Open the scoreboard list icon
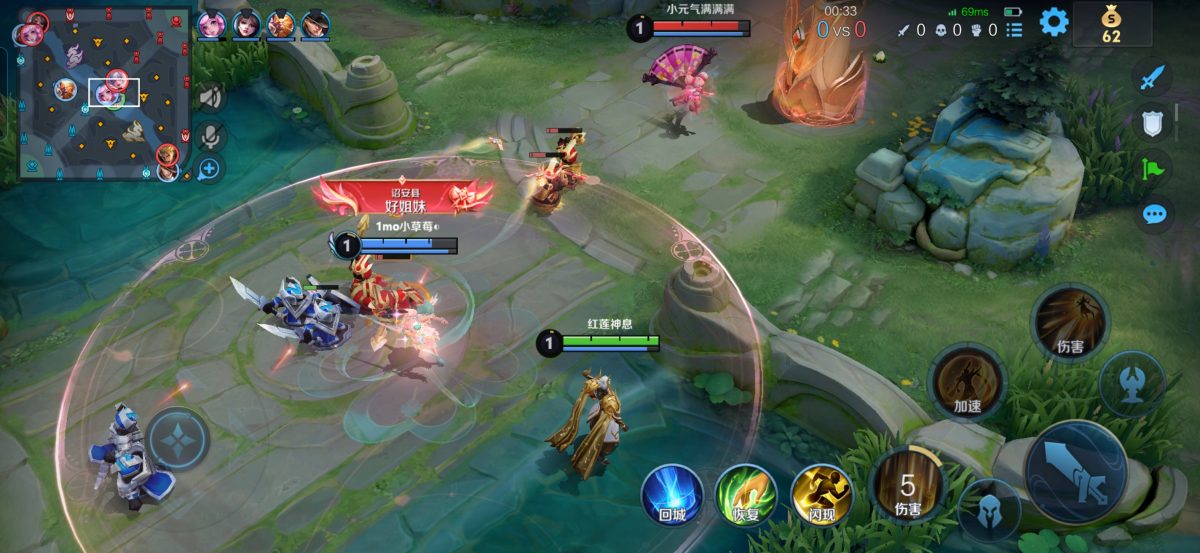Image resolution: width=1200 pixels, height=553 pixels. (x=1014, y=30)
